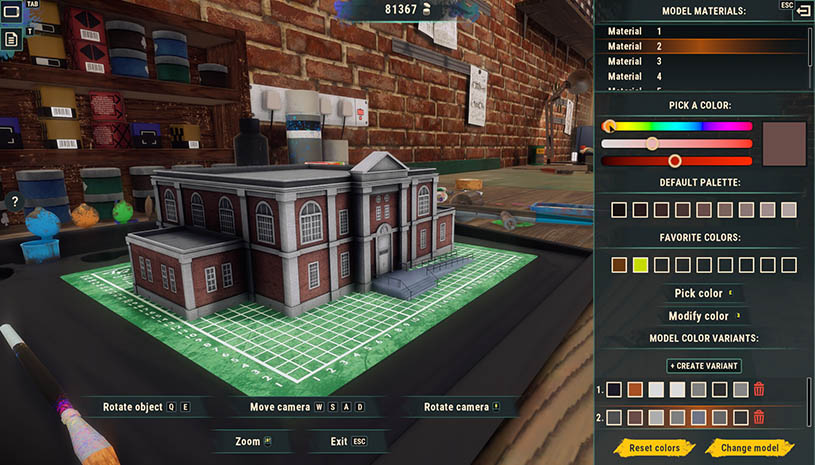Delete color variant 2 with trash icon
The width and height of the screenshot is (815, 465).
pyautogui.click(x=759, y=417)
